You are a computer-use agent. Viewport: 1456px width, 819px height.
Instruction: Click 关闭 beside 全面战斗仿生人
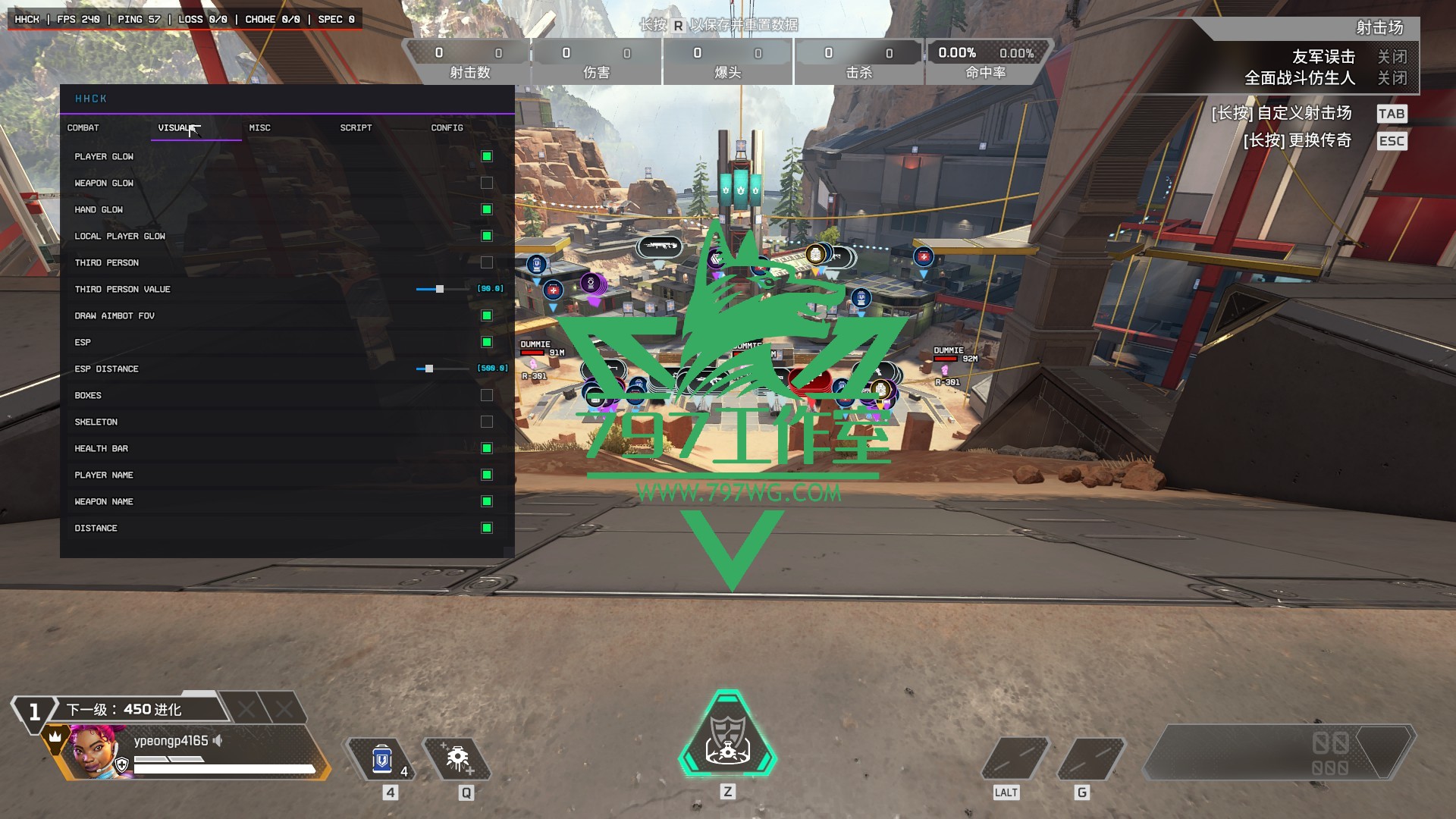coord(1394,77)
